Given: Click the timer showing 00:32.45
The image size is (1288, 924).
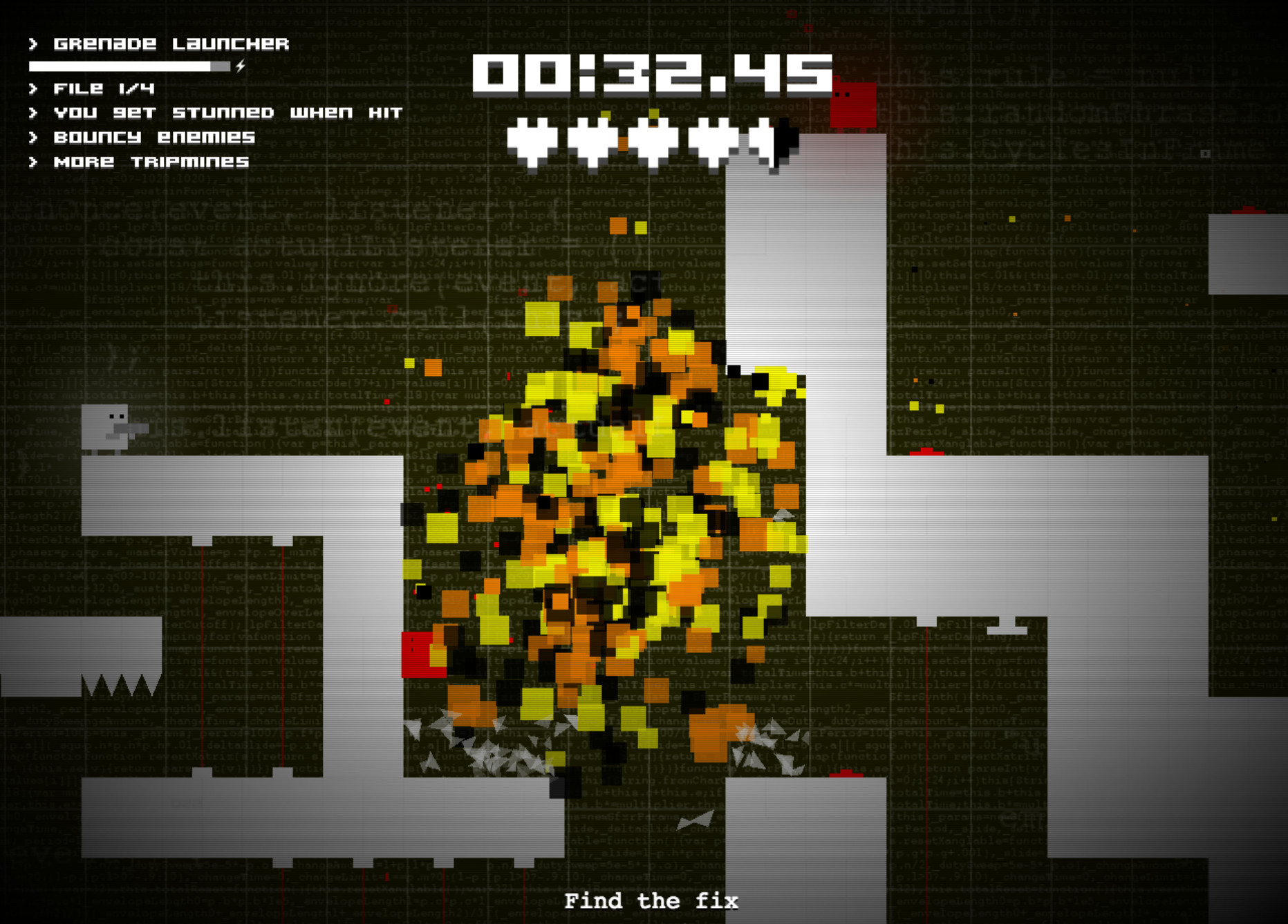Looking at the screenshot, I should click(651, 76).
